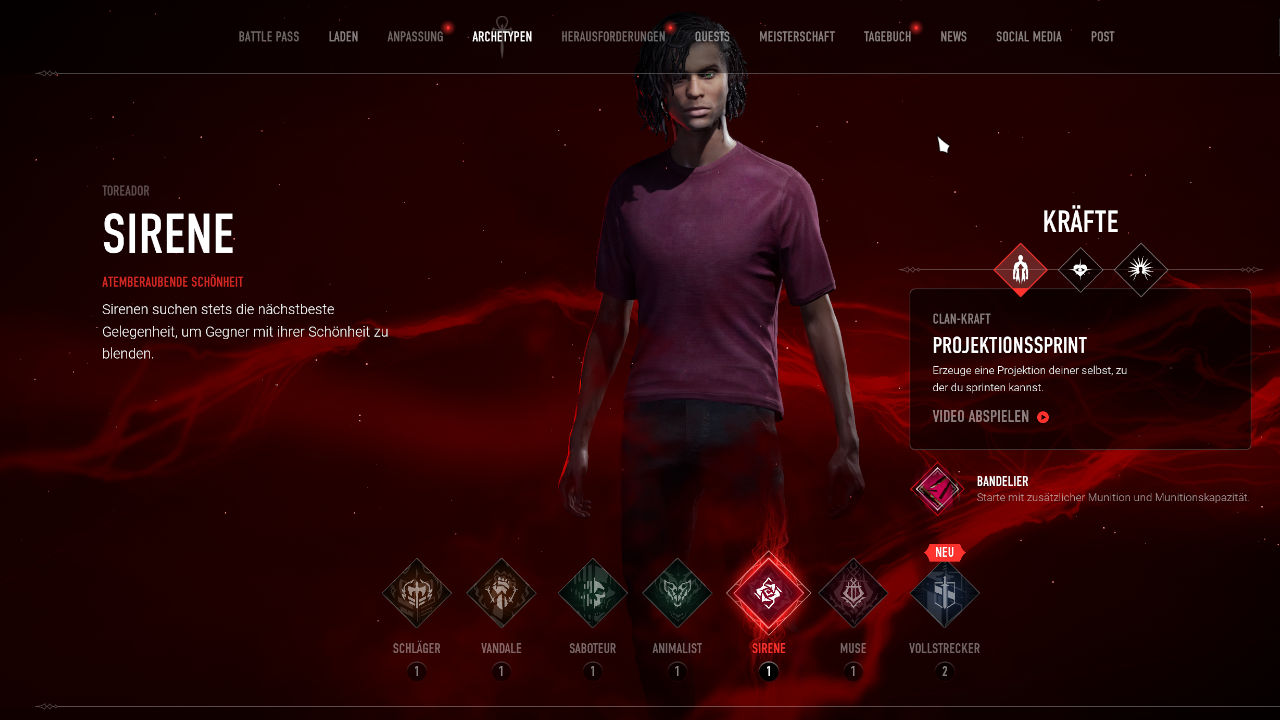Viewport: 1280px width, 720px height.
Task: Check the Post mailbox tab
Action: (1102, 37)
